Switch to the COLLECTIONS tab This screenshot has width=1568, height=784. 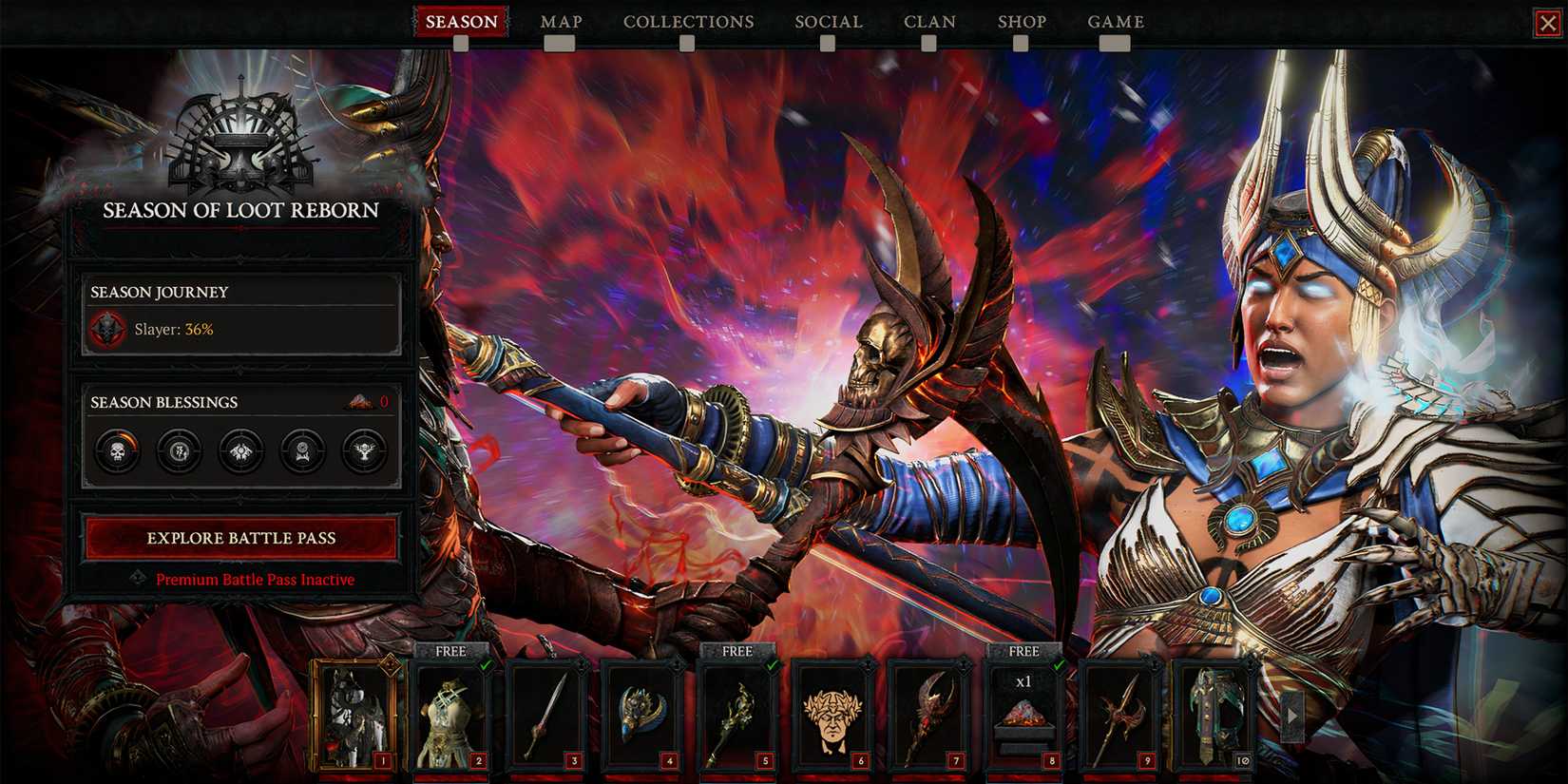point(687,21)
